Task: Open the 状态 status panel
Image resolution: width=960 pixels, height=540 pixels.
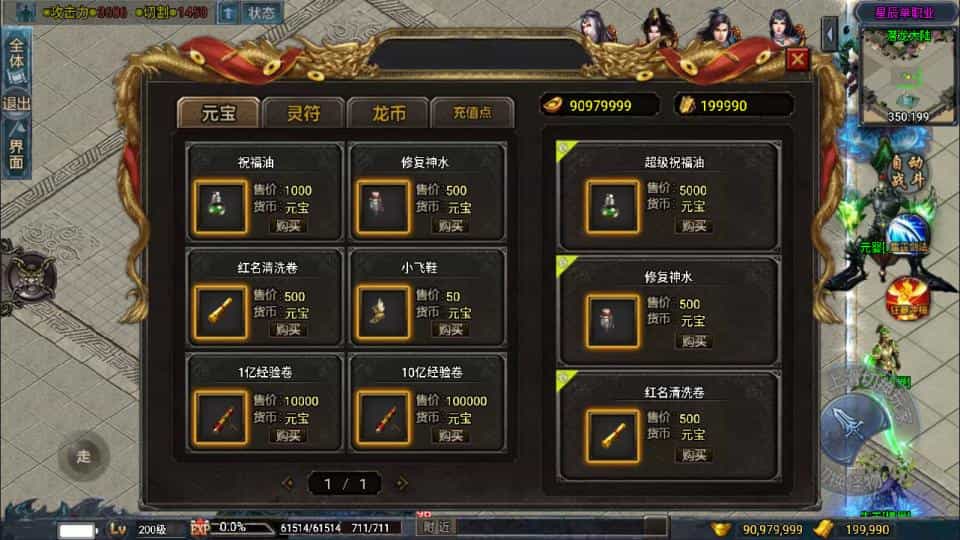Action: 262,13
